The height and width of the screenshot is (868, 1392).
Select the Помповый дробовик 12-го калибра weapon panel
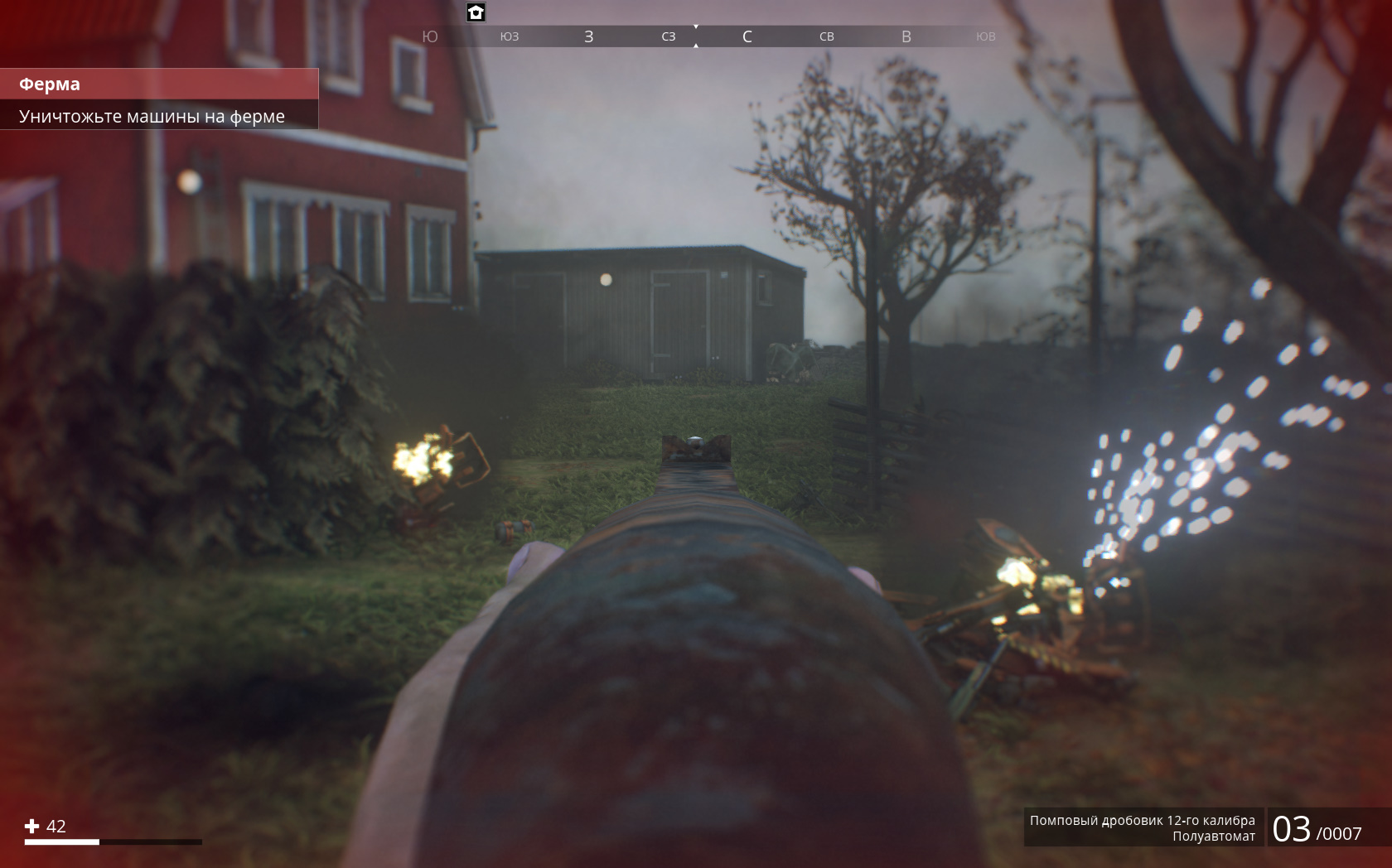(x=1143, y=827)
